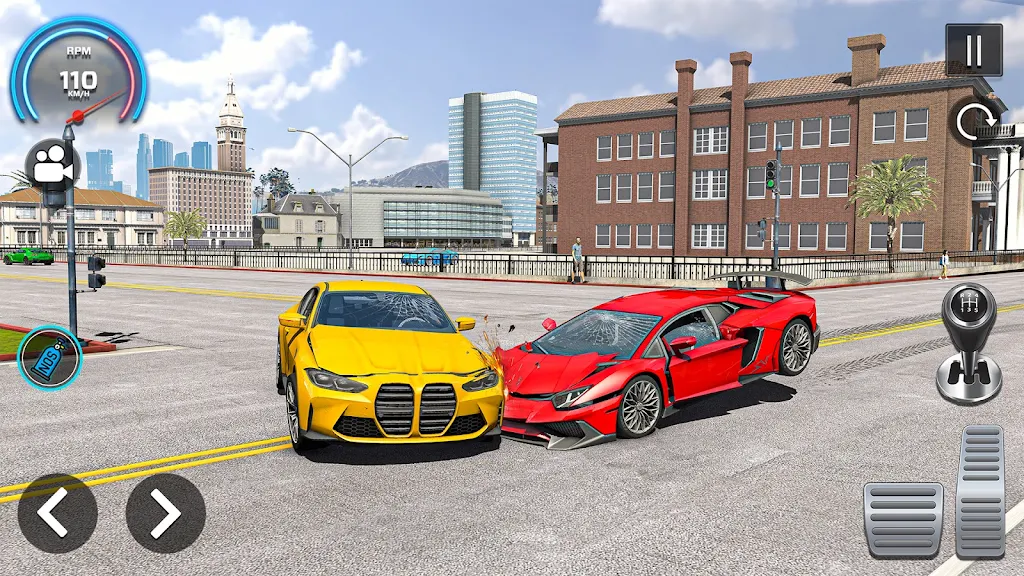Step on the tall accelerator pedal

(980, 491)
